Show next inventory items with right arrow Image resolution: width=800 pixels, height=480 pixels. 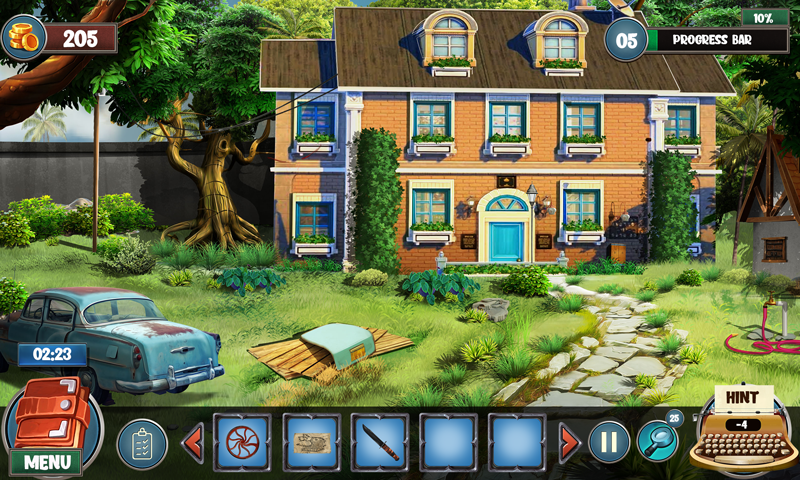click(x=569, y=442)
